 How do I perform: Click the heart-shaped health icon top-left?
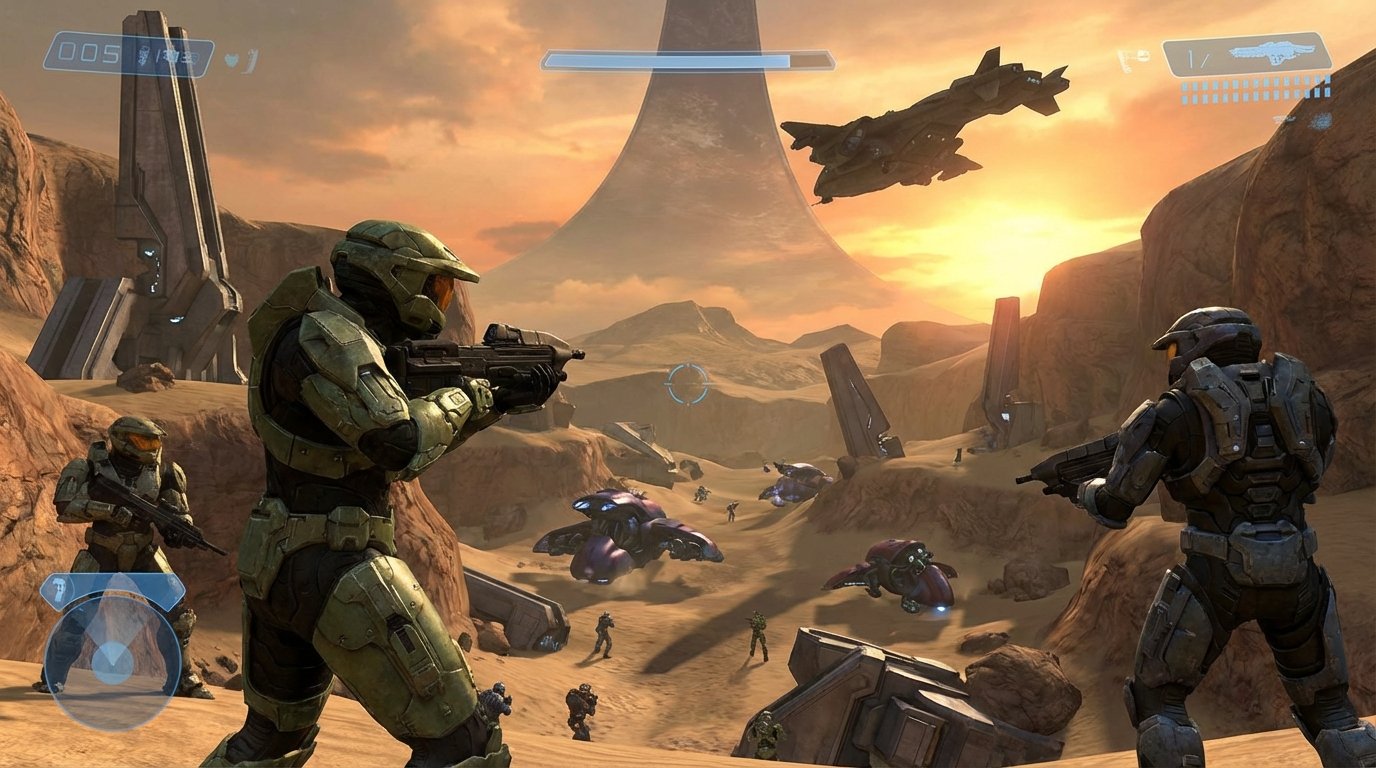coord(231,59)
